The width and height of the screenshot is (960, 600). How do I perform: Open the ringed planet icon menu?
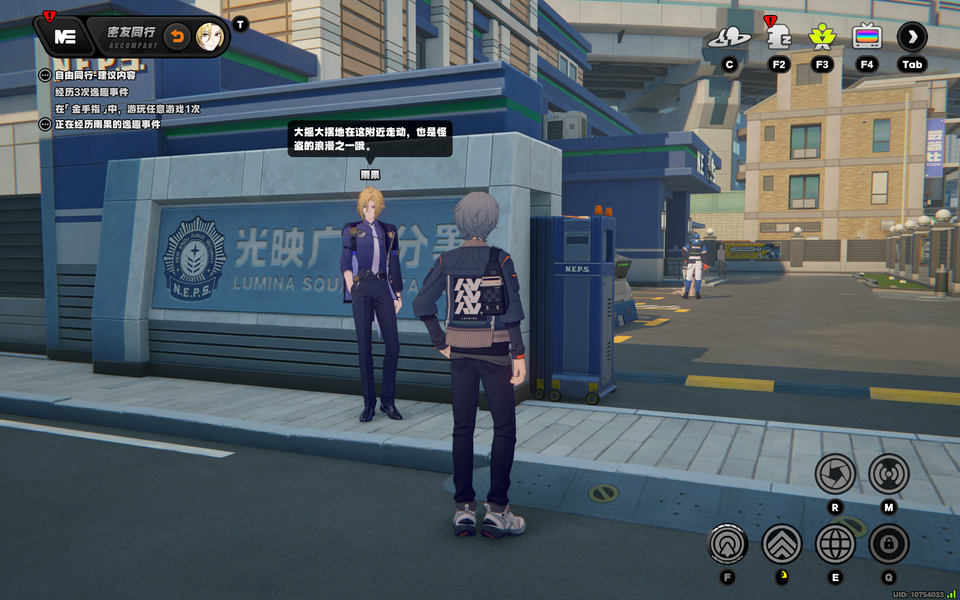pos(729,38)
